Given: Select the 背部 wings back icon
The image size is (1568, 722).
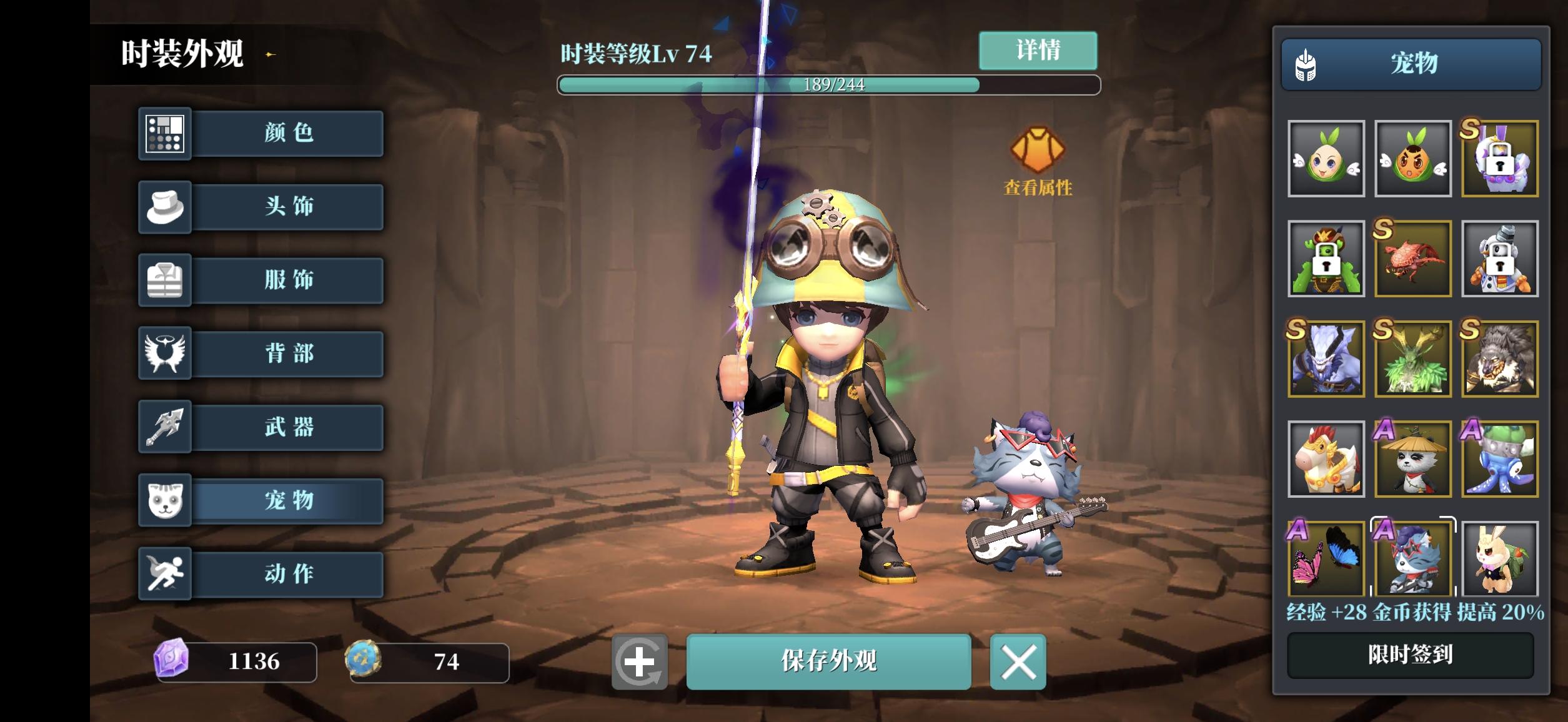Looking at the screenshot, I should click(166, 354).
